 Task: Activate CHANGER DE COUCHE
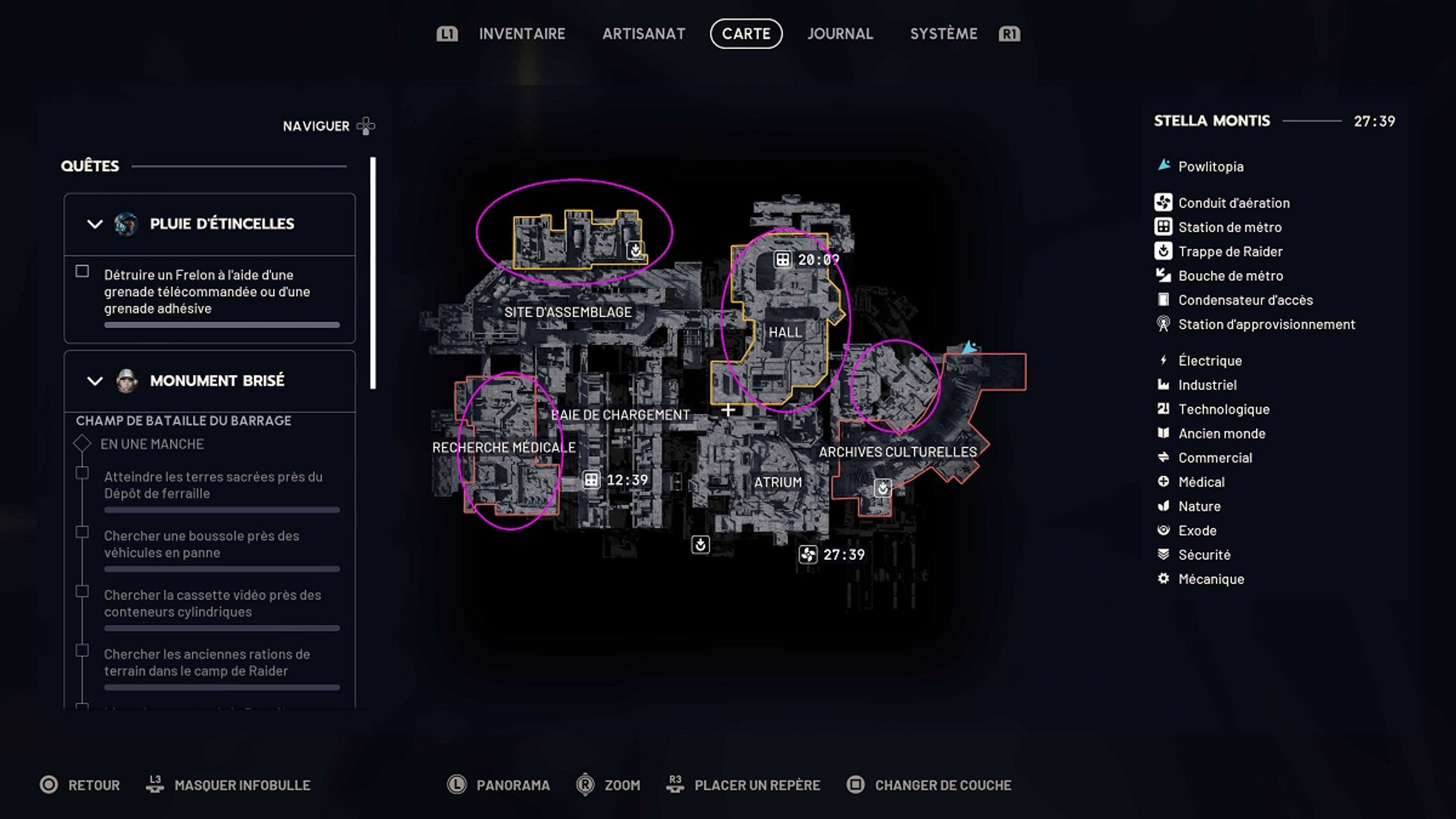click(x=941, y=785)
